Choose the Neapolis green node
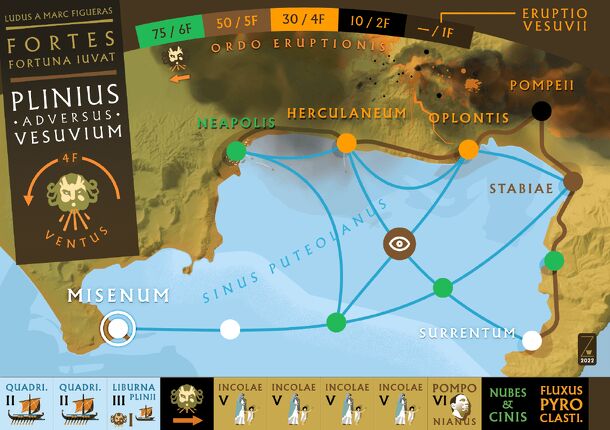Image resolution: width=610 pixels, height=430 pixels. pos(236,151)
